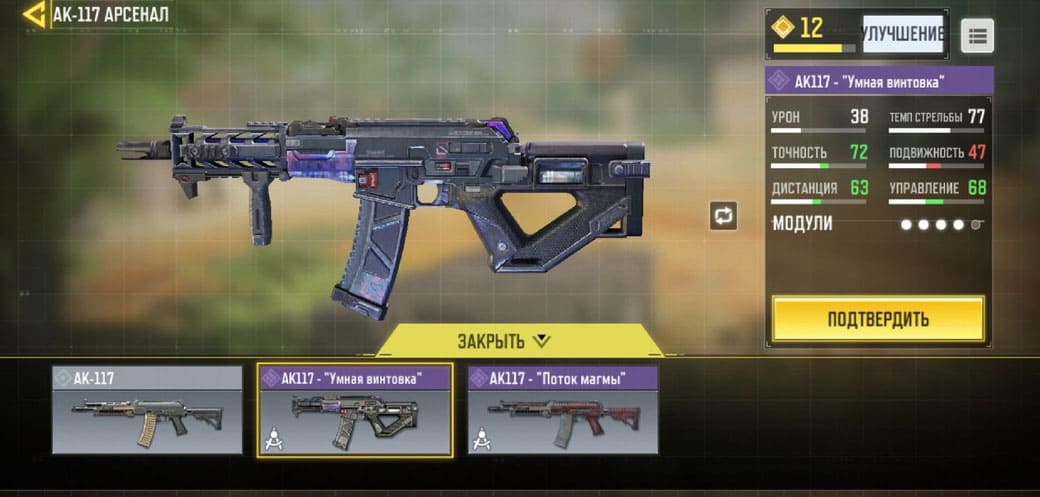Screen dimensions: 1040x497
Task: Choose the "Умная винтовка" skin card
Action: pyautogui.click(x=355, y=410)
